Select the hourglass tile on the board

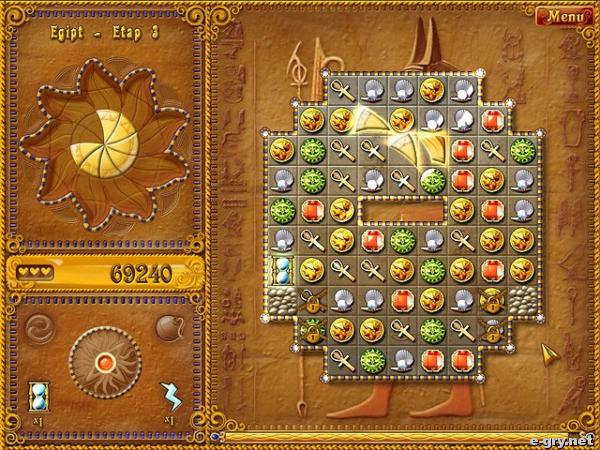tap(282, 270)
